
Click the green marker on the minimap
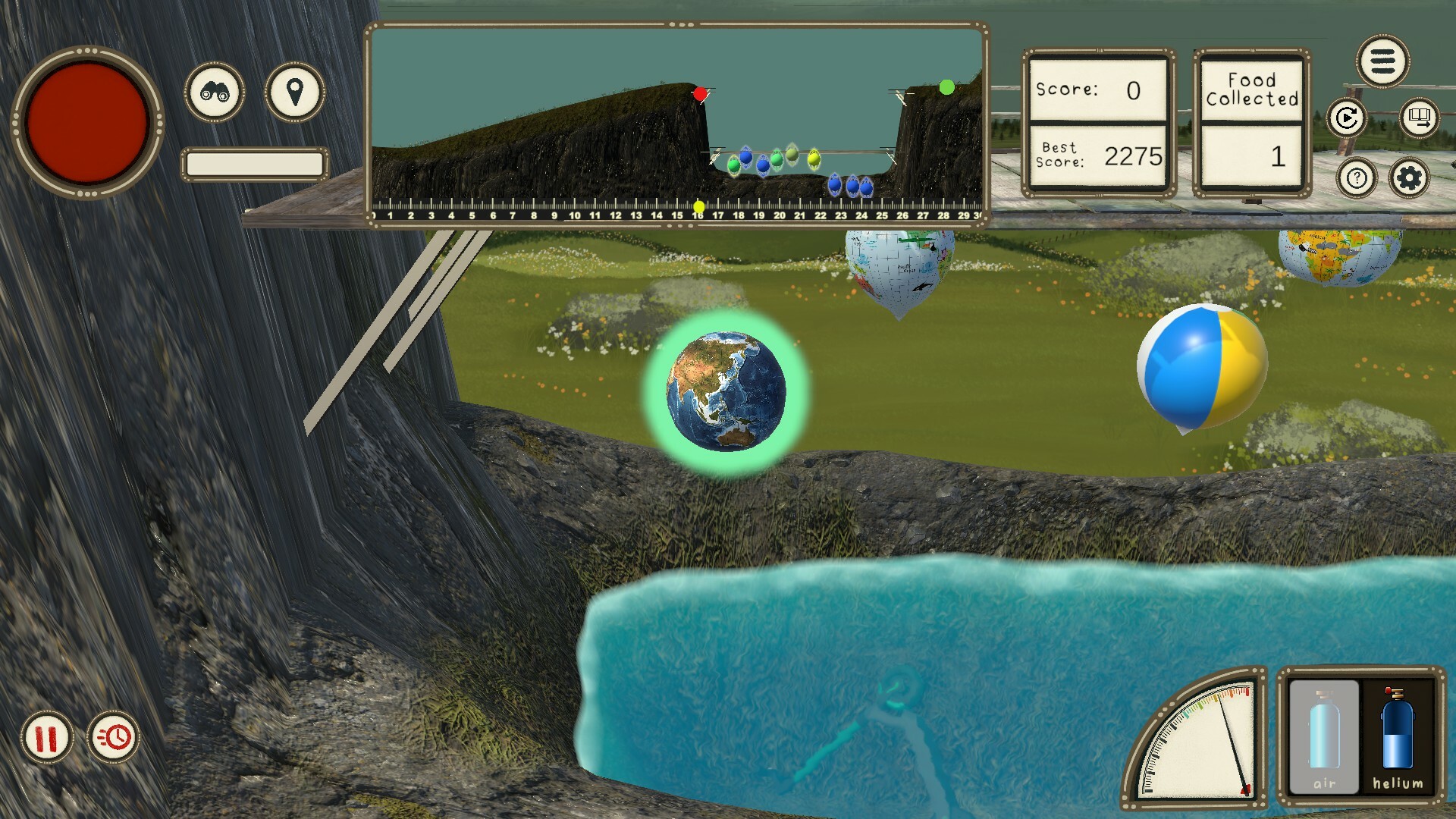point(946,88)
